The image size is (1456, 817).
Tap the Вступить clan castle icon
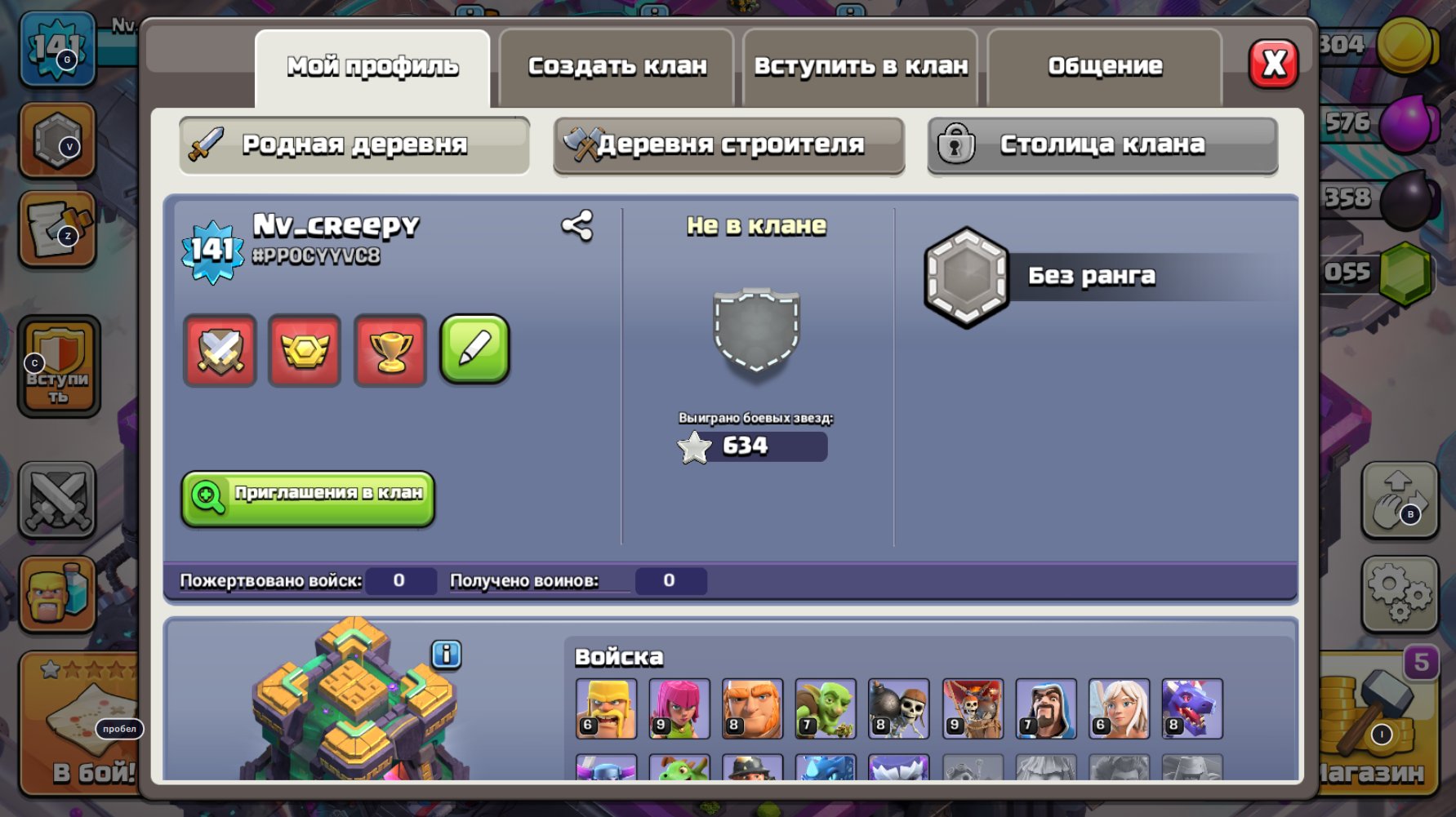click(57, 368)
